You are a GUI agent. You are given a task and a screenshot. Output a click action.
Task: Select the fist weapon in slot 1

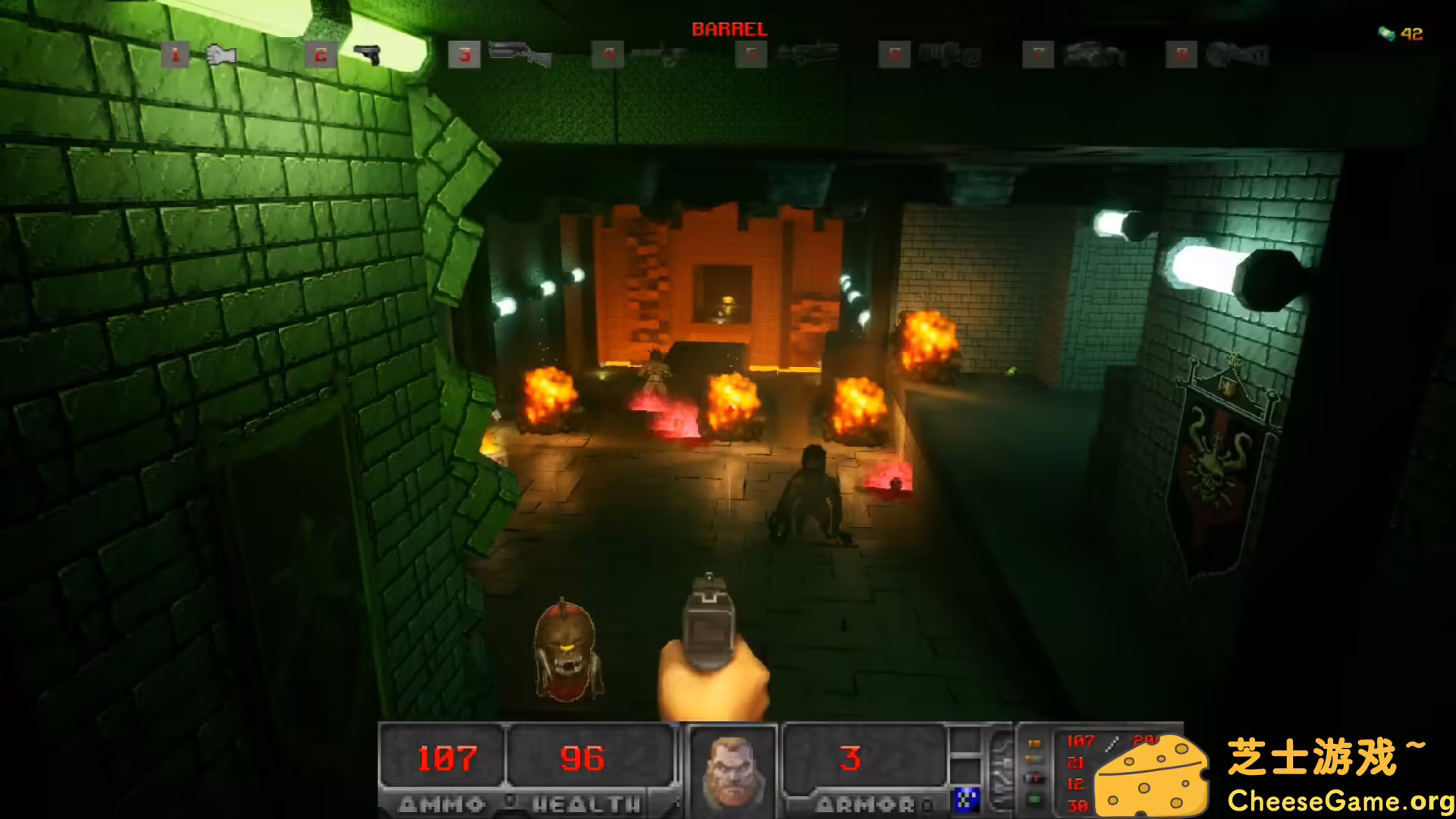pos(220,55)
